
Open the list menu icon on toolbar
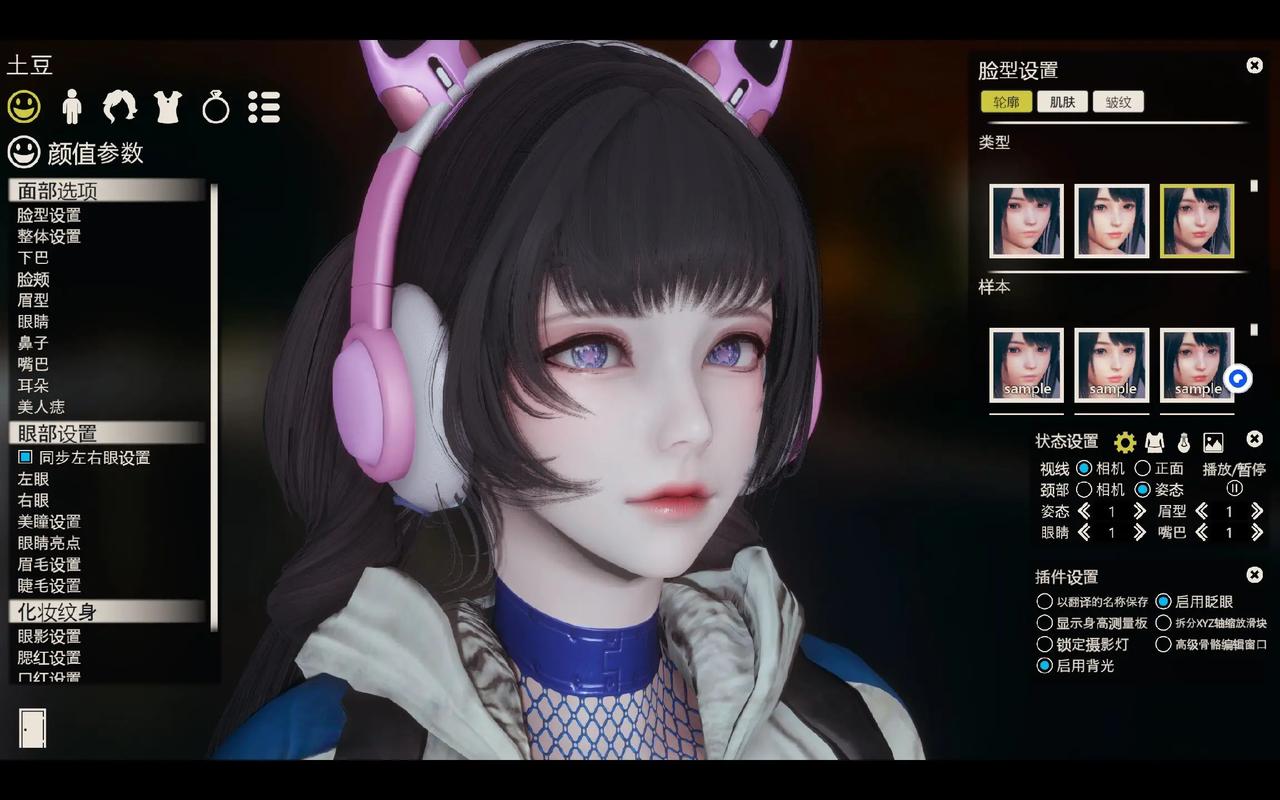pyautogui.click(x=264, y=106)
